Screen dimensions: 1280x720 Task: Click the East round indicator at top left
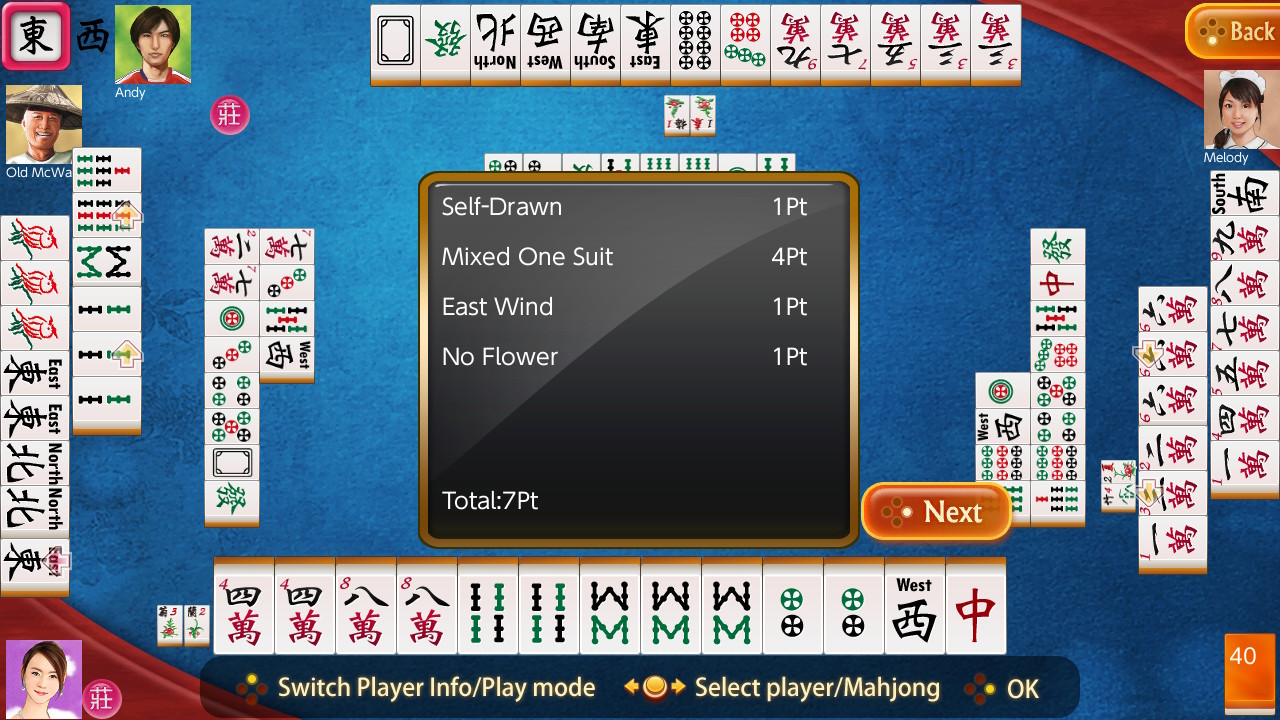coord(36,36)
